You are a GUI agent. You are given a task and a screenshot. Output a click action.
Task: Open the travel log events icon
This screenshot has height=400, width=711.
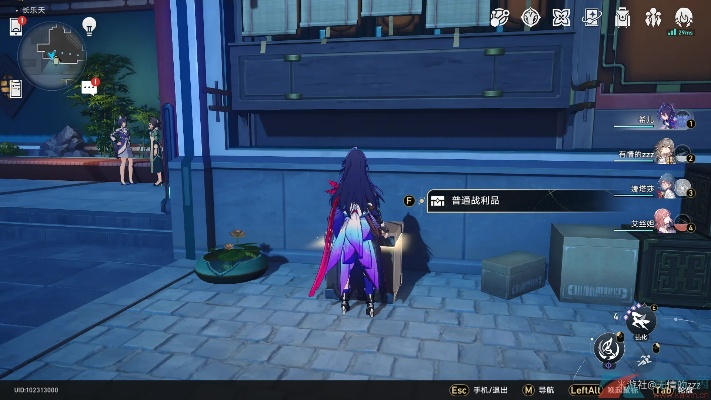[x=501, y=17]
